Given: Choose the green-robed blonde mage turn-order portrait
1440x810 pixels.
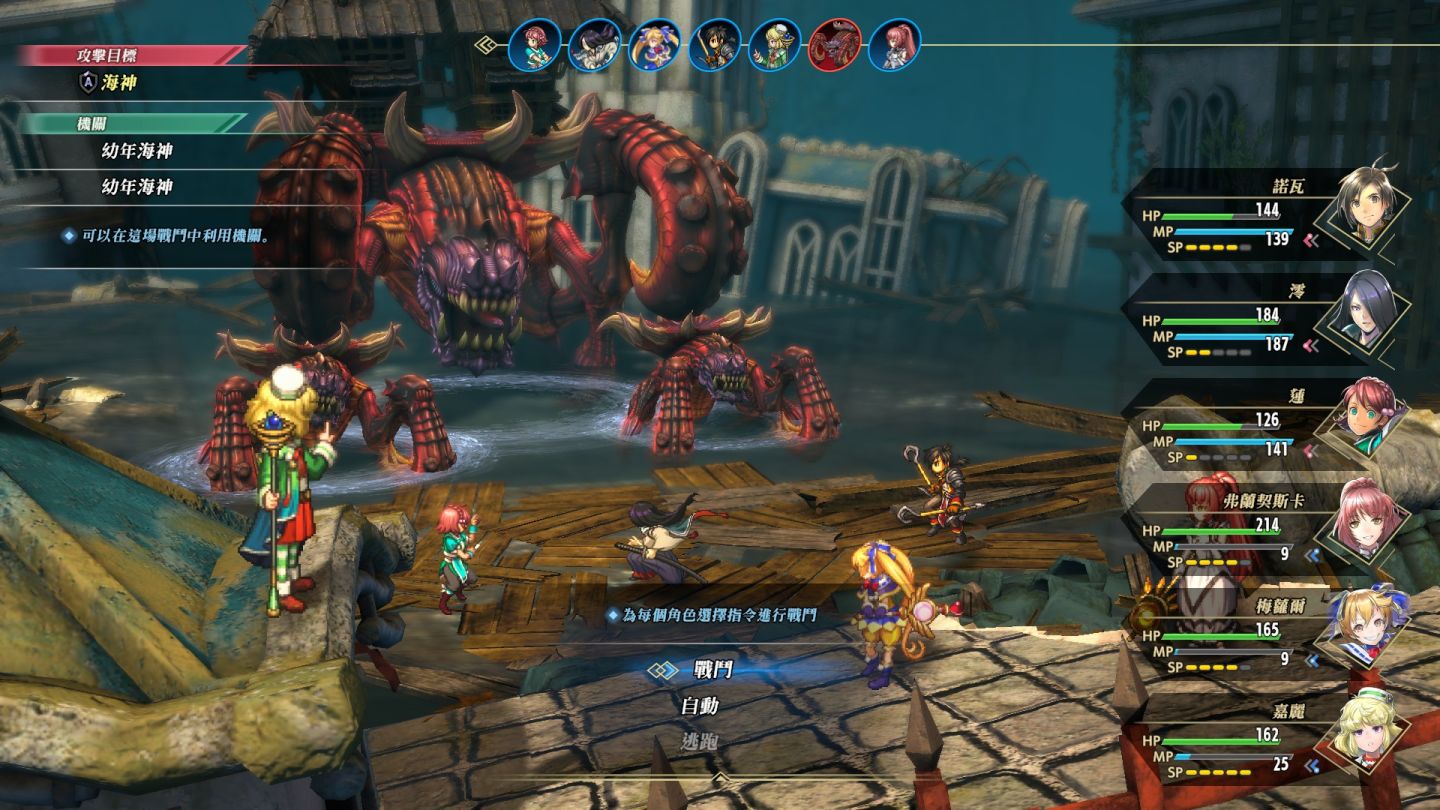Looking at the screenshot, I should pos(774,46).
